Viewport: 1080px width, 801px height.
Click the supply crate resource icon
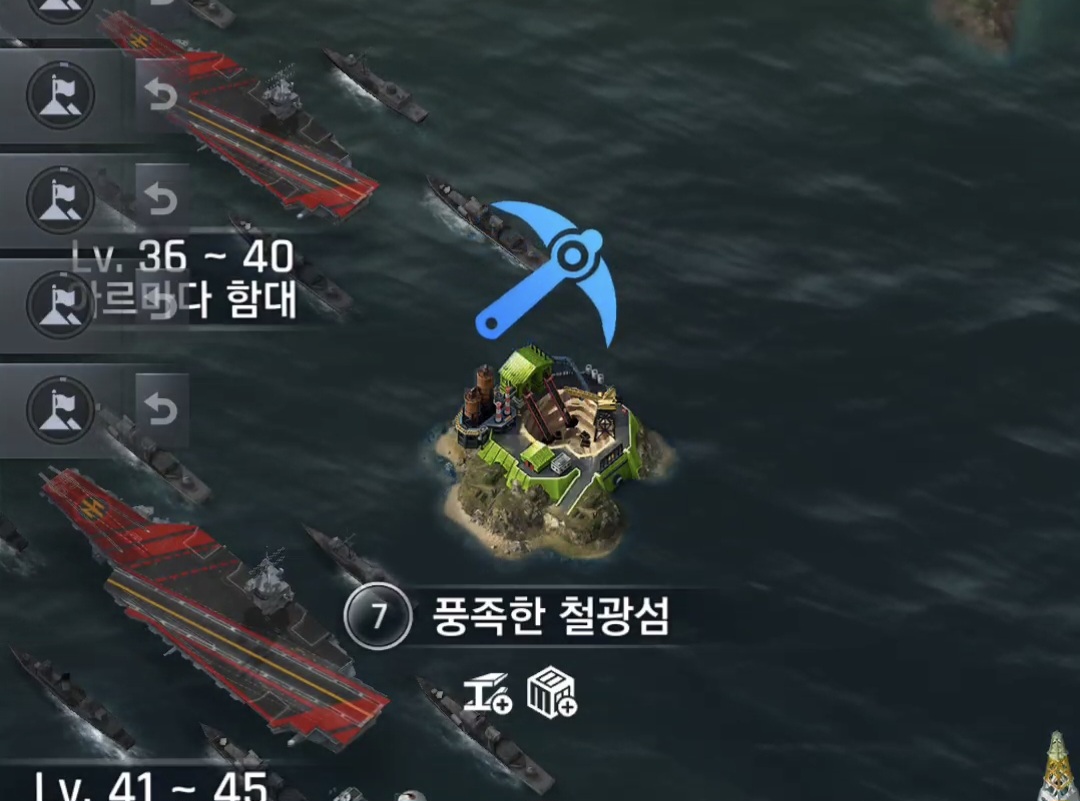pos(551,693)
